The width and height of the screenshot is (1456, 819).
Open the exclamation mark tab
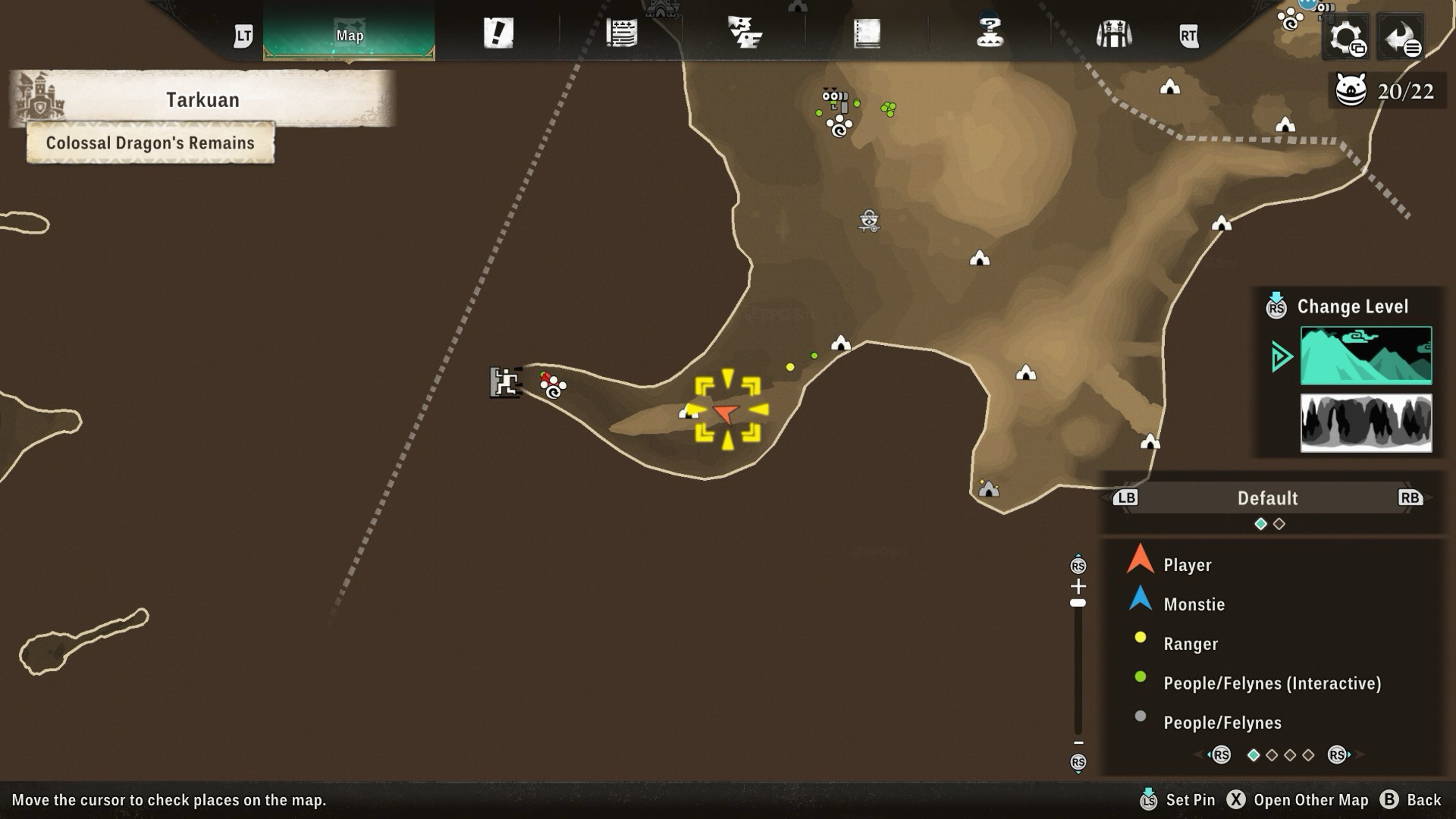coord(498,33)
